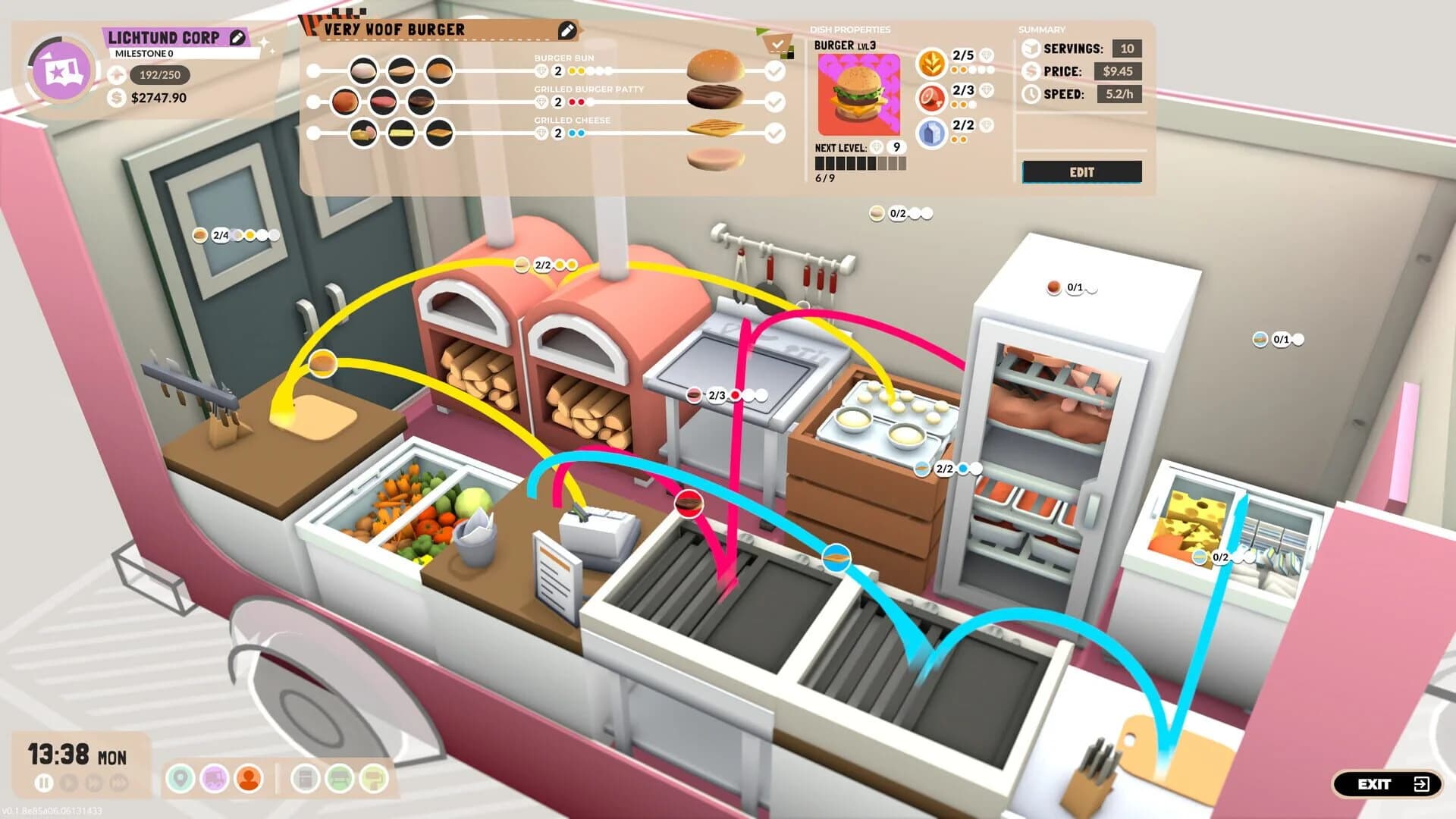
Task: Click the pencil to rename Very Woof Burger
Action: point(566,30)
